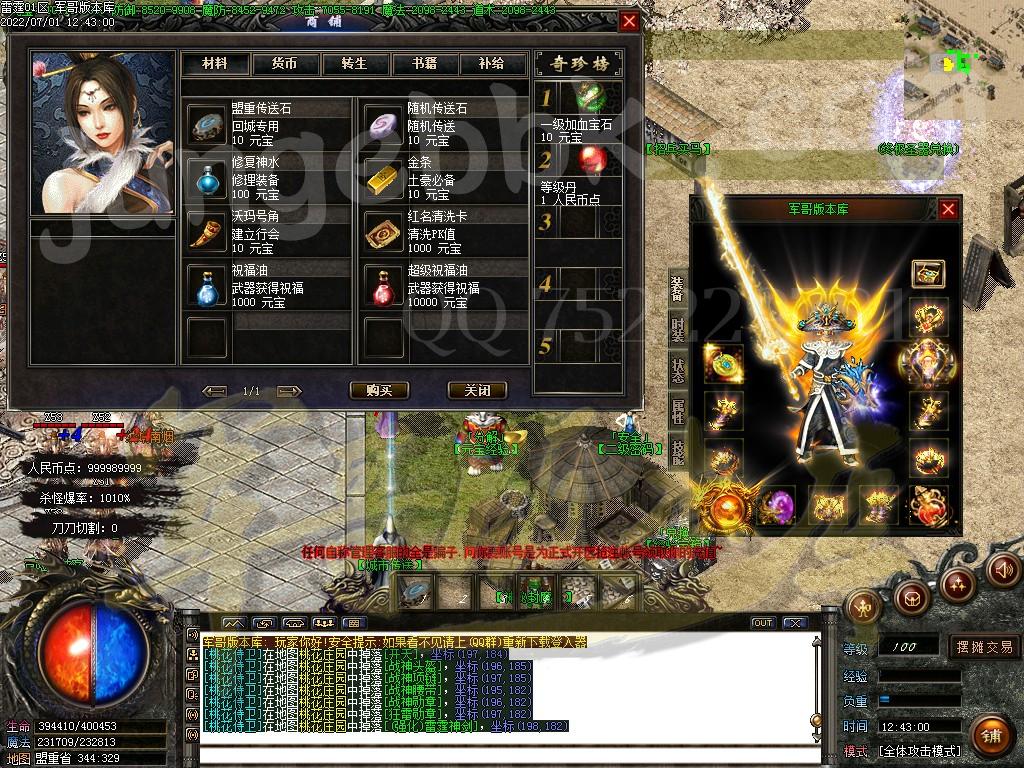Select the 沃玛号角 horn item
The width and height of the screenshot is (1024, 768).
point(207,232)
